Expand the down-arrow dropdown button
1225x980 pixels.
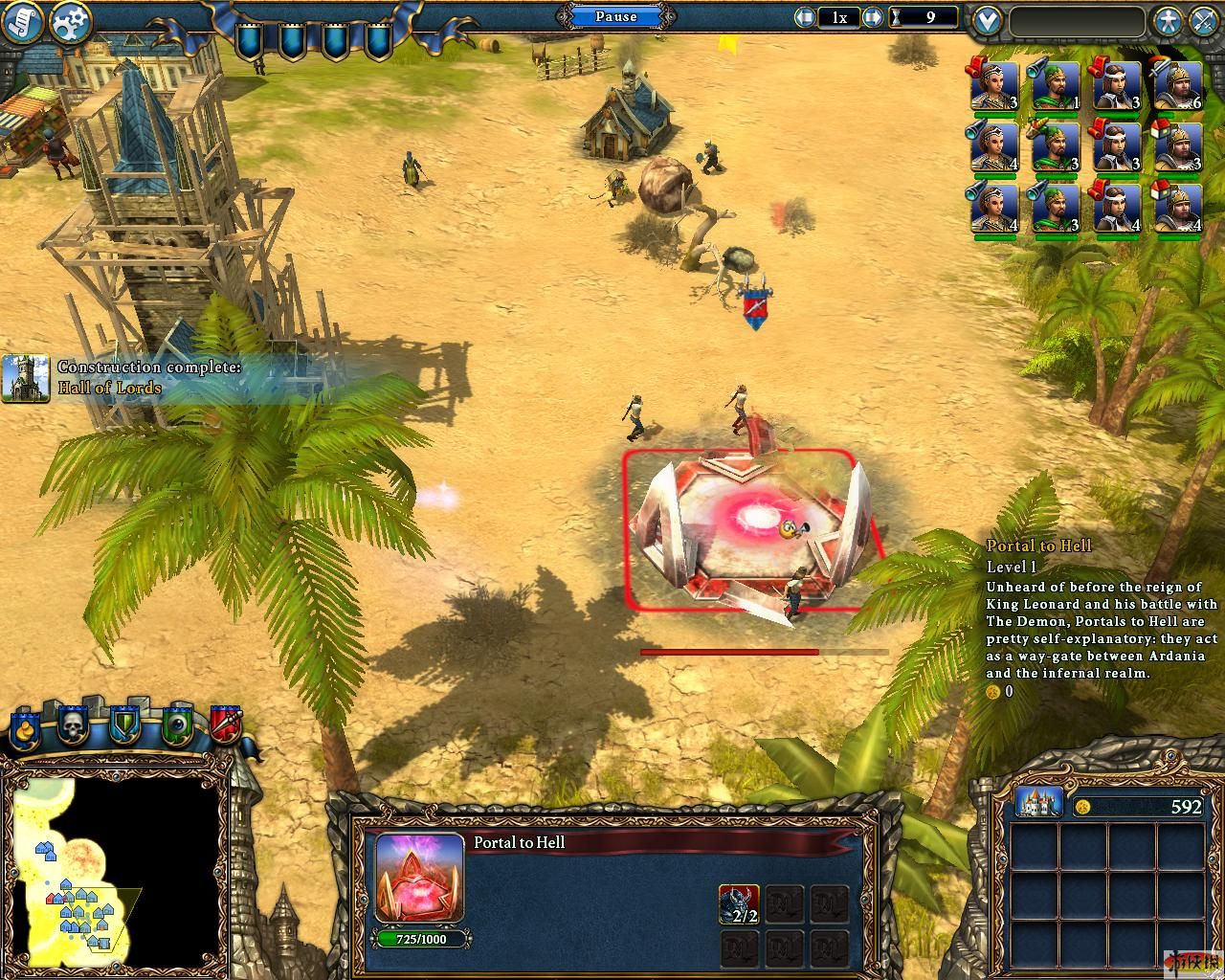coord(987,20)
